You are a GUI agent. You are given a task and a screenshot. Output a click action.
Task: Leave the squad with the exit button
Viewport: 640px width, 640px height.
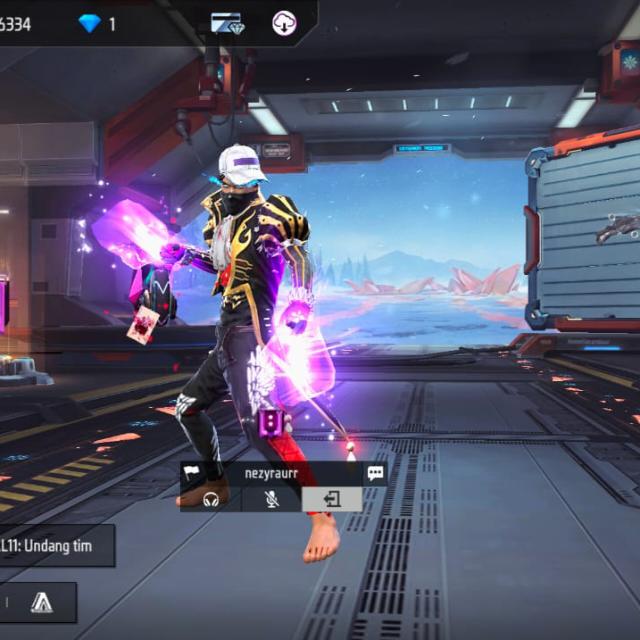[x=332, y=499]
